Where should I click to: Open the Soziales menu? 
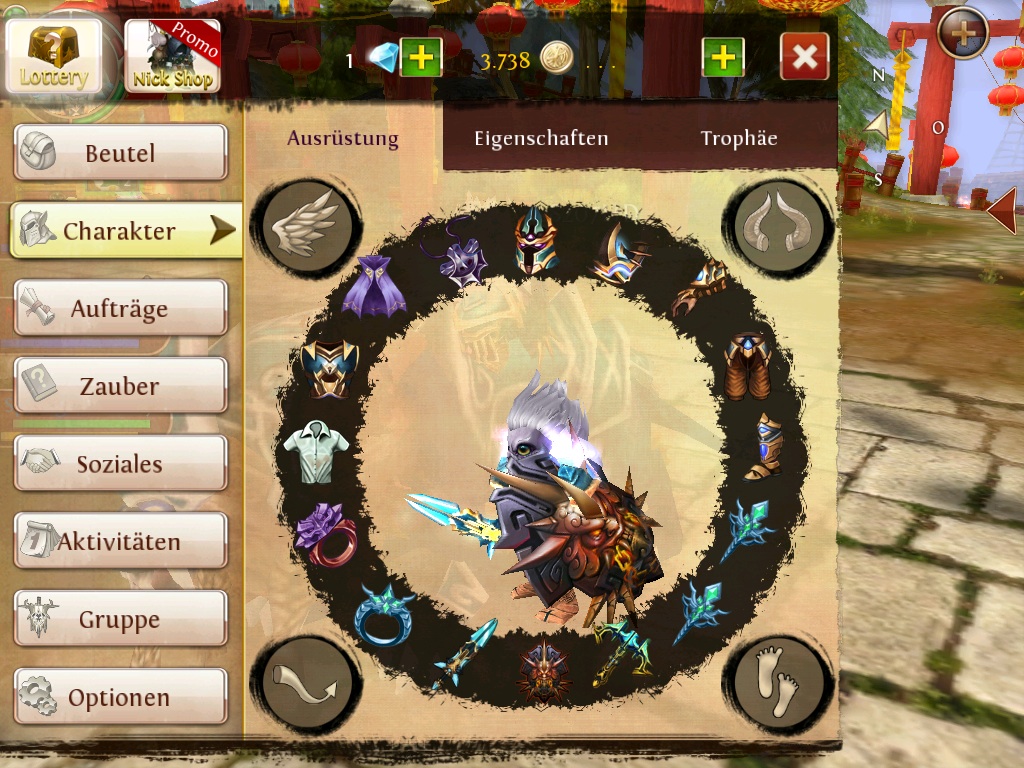coord(121,464)
